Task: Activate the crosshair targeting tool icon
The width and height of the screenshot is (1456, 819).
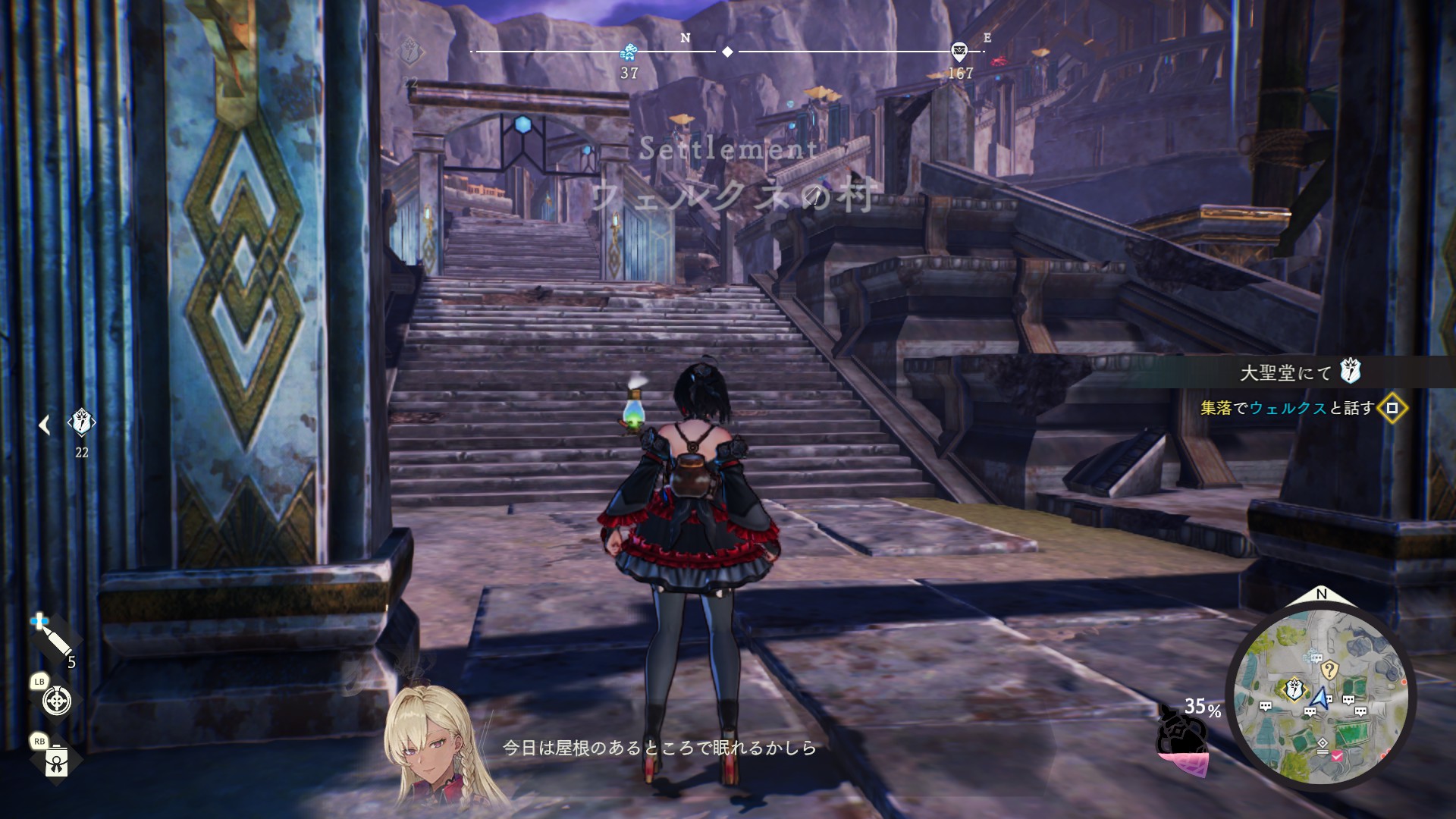Action: point(57,701)
